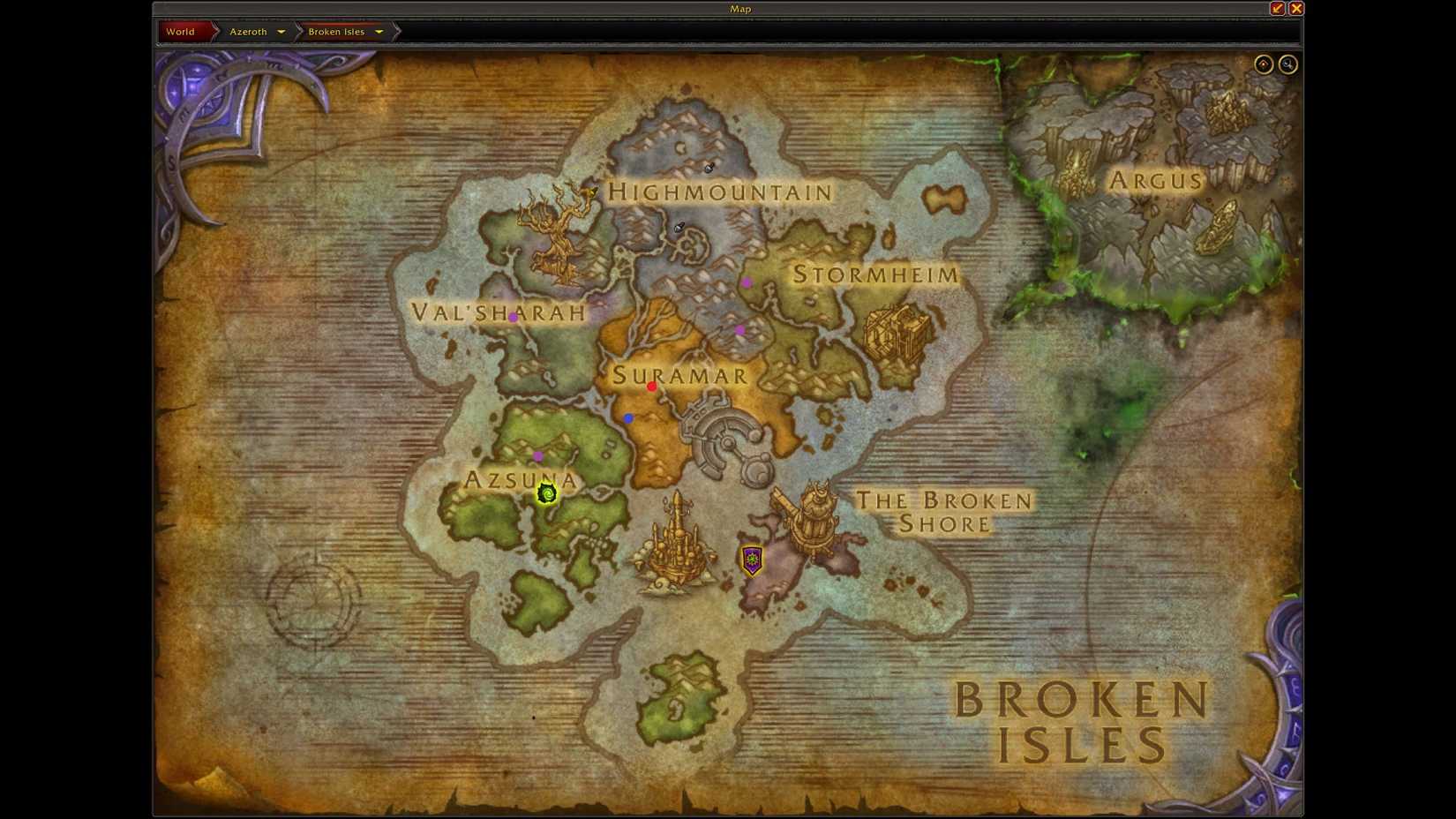Select the glowing green quest marker in Azsuna

pyautogui.click(x=546, y=494)
